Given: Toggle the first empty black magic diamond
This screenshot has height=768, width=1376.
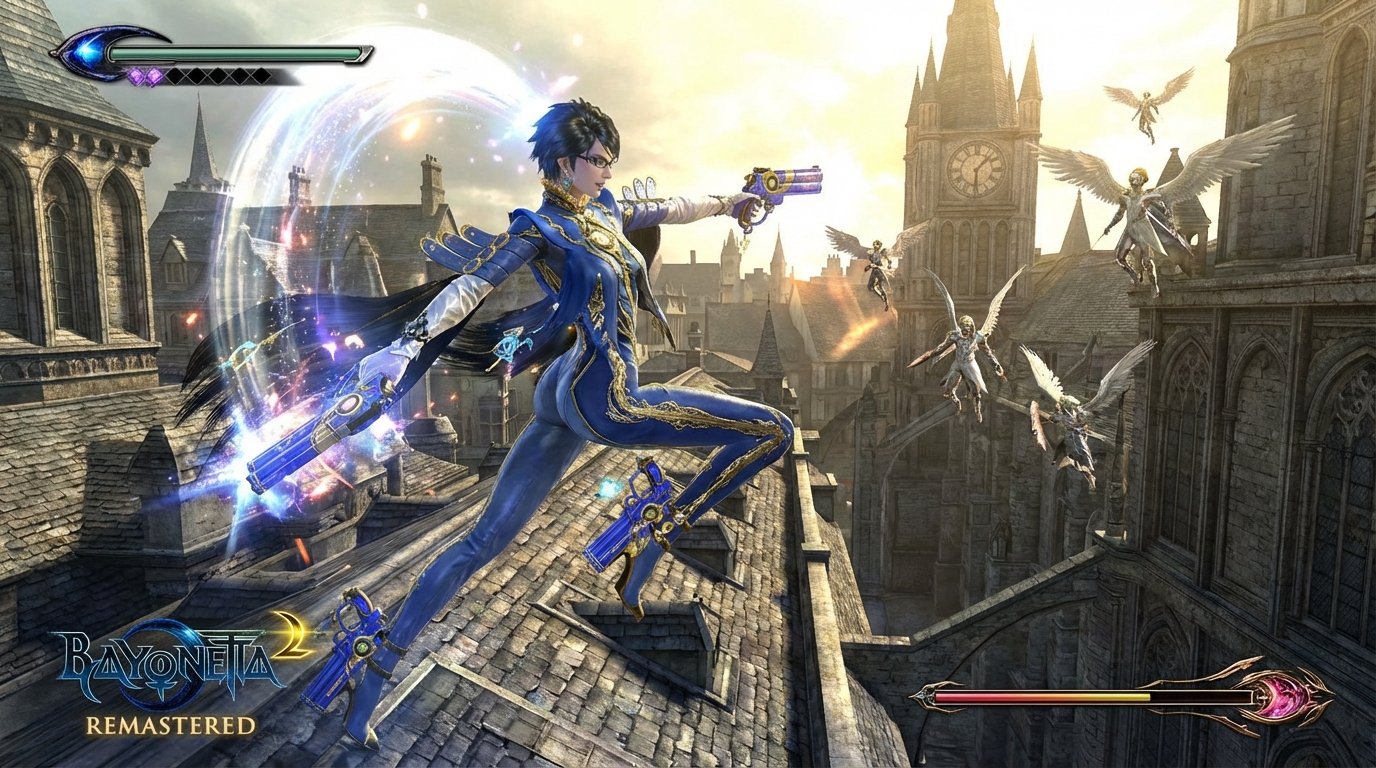Looking at the screenshot, I should click(176, 75).
